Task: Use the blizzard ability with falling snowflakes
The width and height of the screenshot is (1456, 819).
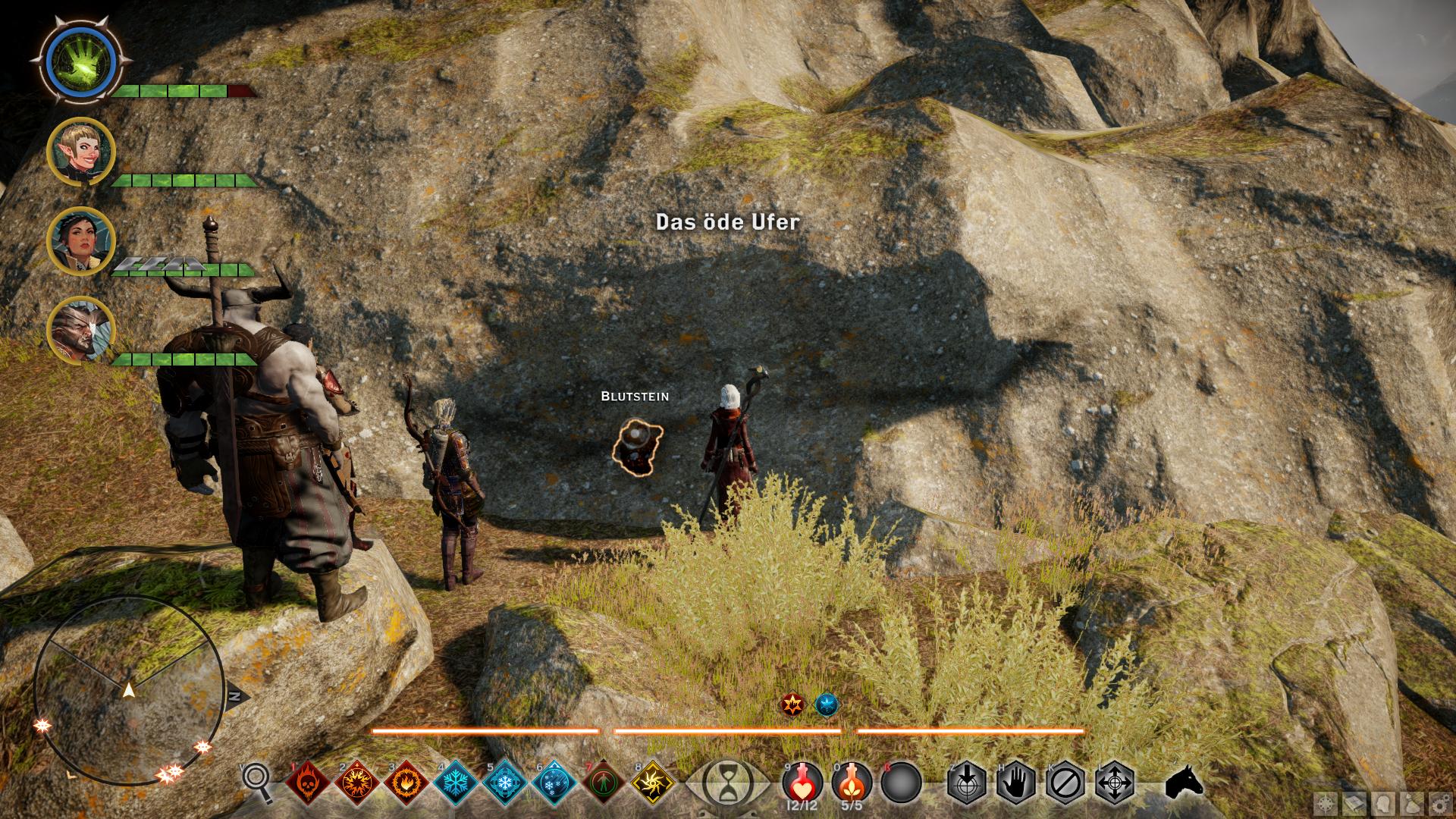Action: [x=555, y=782]
